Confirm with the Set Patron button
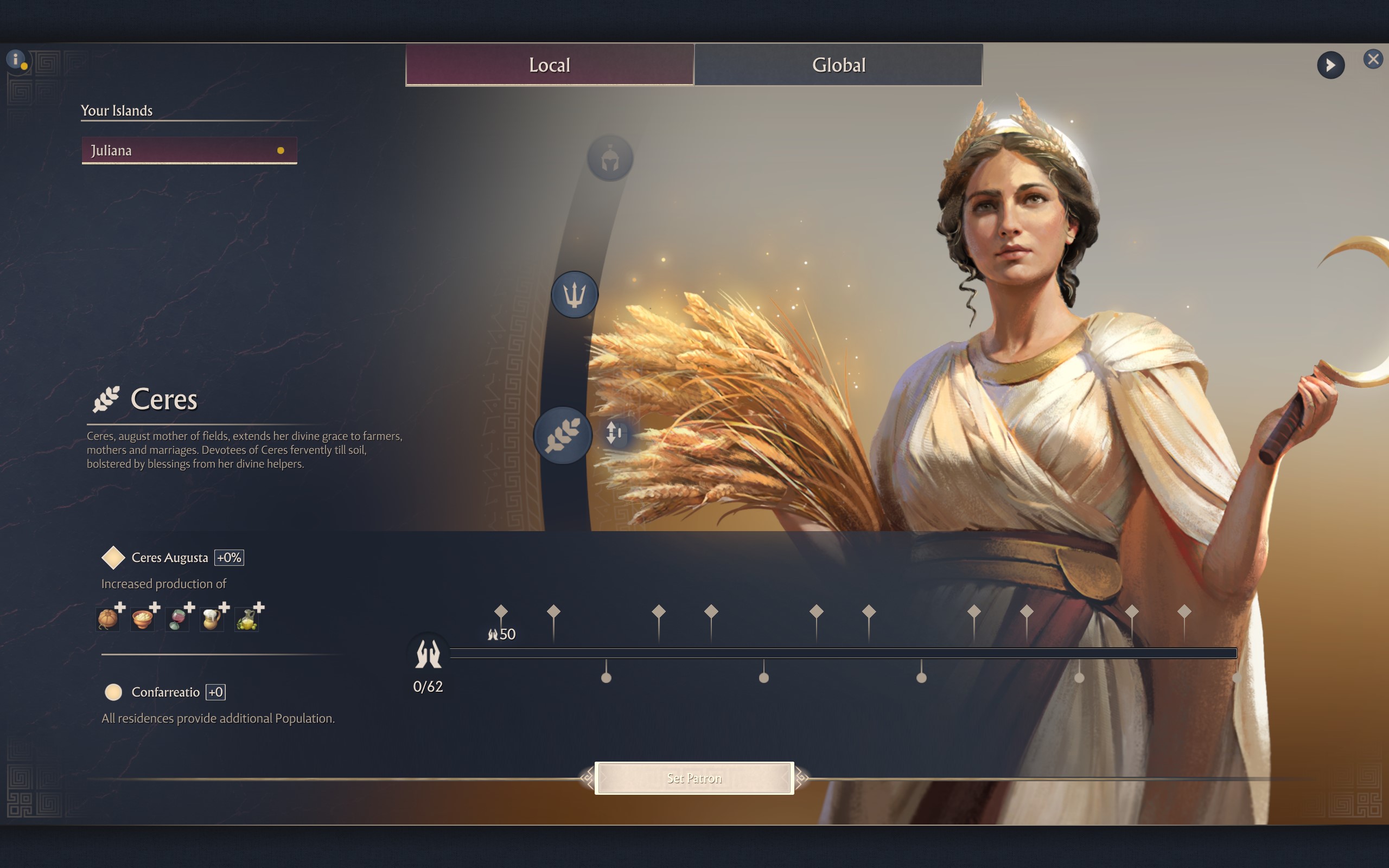This screenshot has height=868, width=1389. point(694,778)
